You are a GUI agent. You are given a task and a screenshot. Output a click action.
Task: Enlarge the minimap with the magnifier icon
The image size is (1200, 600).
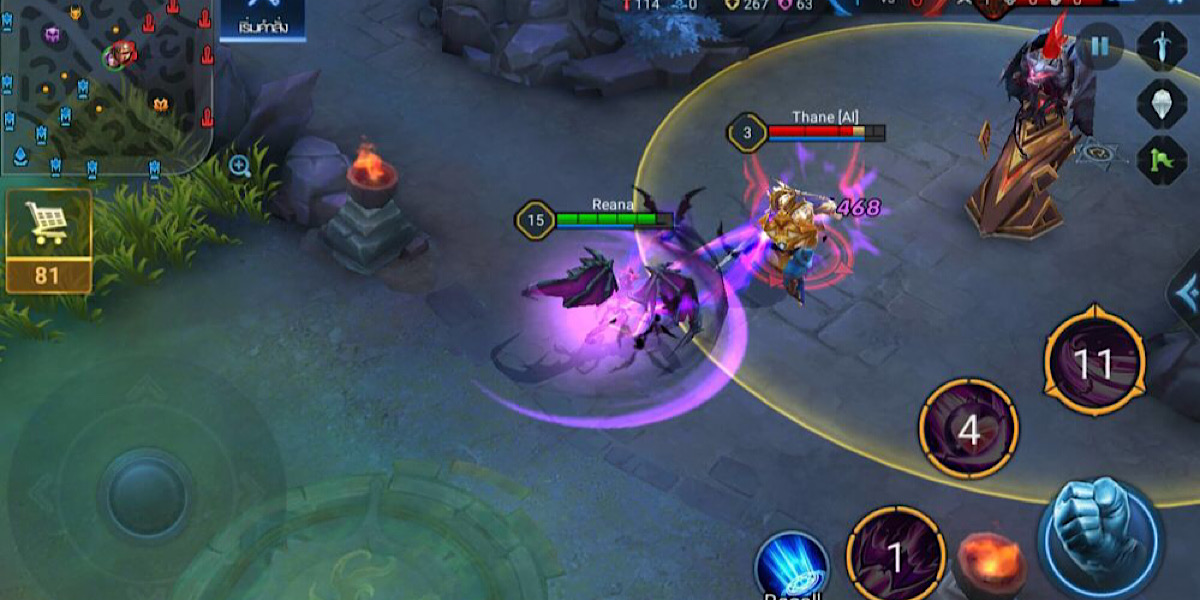pyautogui.click(x=239, y=166)
